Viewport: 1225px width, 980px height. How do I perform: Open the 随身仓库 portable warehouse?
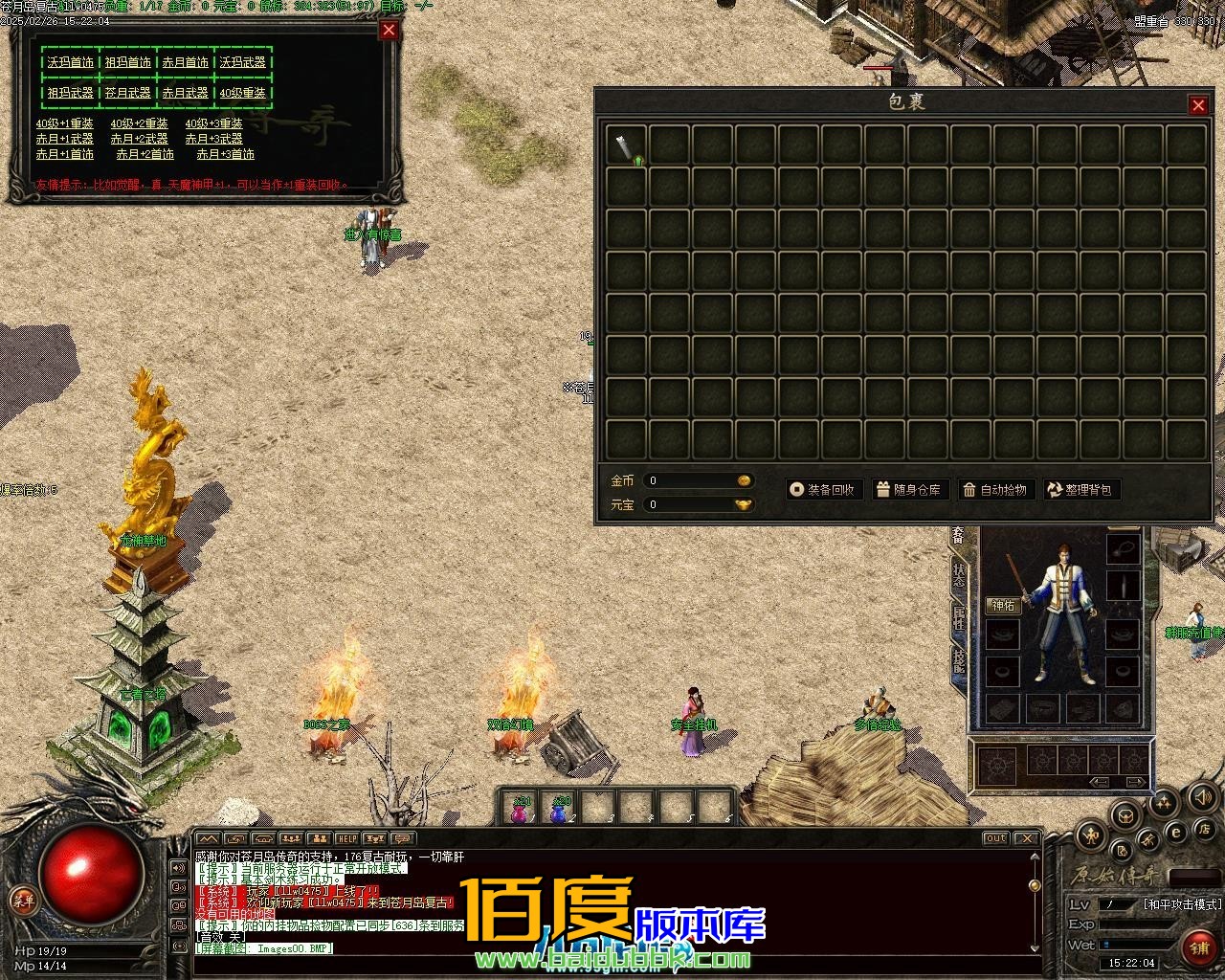click(908, 490)
